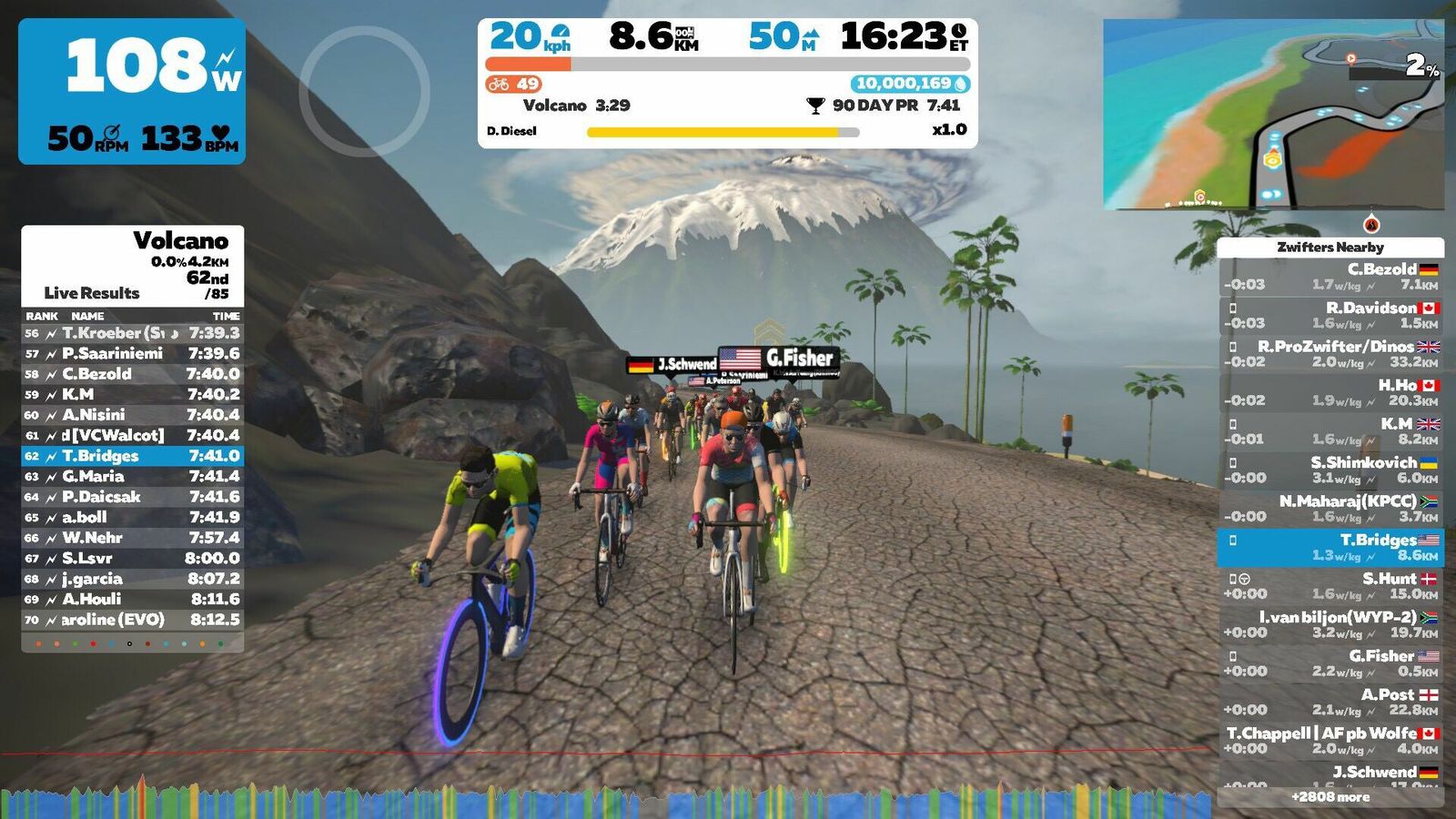Select the 10,000,169 drops counter
Screen dimensions: 1456x819
(x=910, y=84)
